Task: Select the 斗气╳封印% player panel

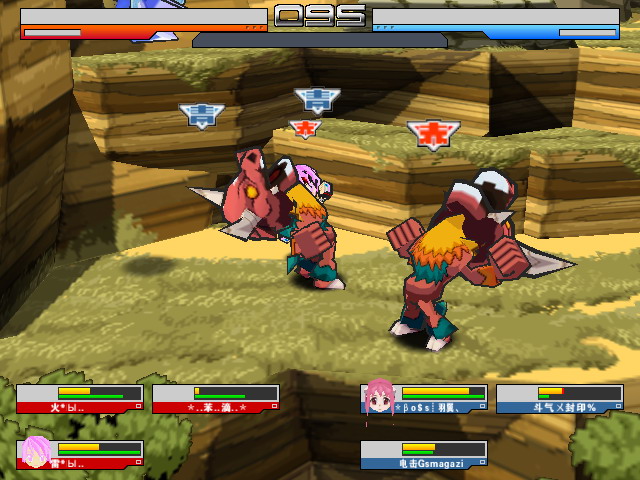Action: click(x=560, y=399)
